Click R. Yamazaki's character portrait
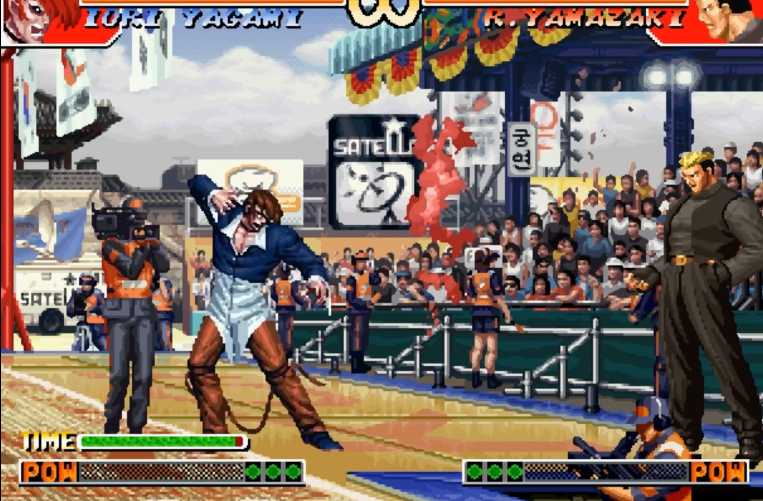This screenshot has width=763, height=501. click(x=735, y=19)
